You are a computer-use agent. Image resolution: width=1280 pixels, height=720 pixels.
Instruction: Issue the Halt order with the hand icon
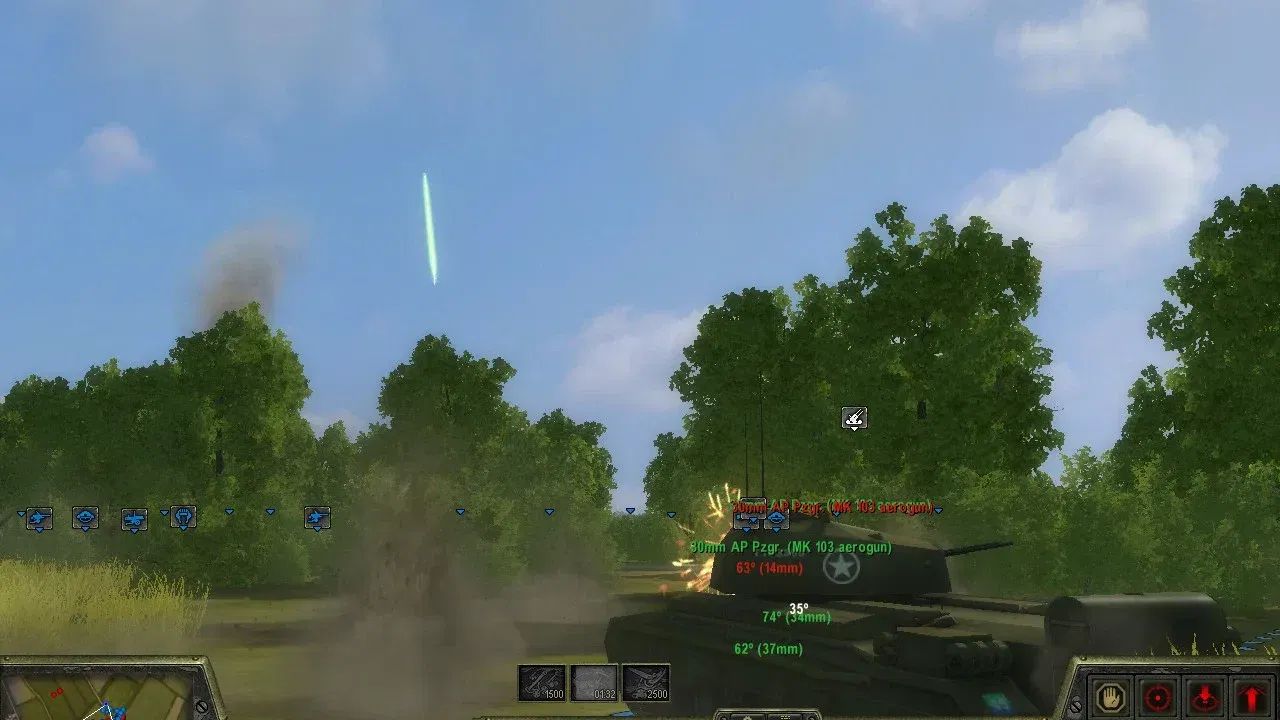tap(1108, 697)
